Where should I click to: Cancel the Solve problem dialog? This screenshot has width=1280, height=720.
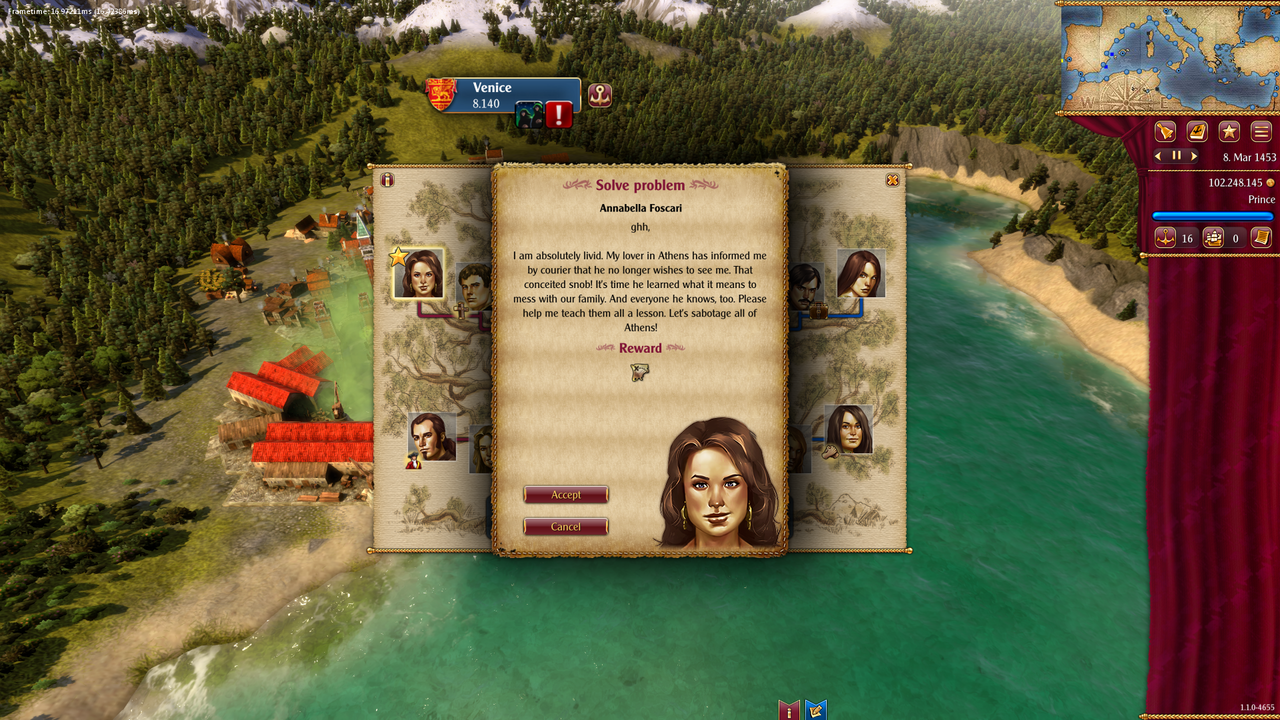[566, 526]
